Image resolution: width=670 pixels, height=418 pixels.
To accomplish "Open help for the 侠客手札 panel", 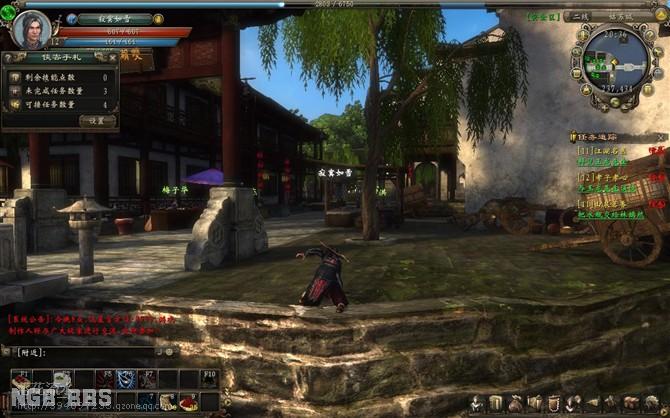I will pos(9,57).
